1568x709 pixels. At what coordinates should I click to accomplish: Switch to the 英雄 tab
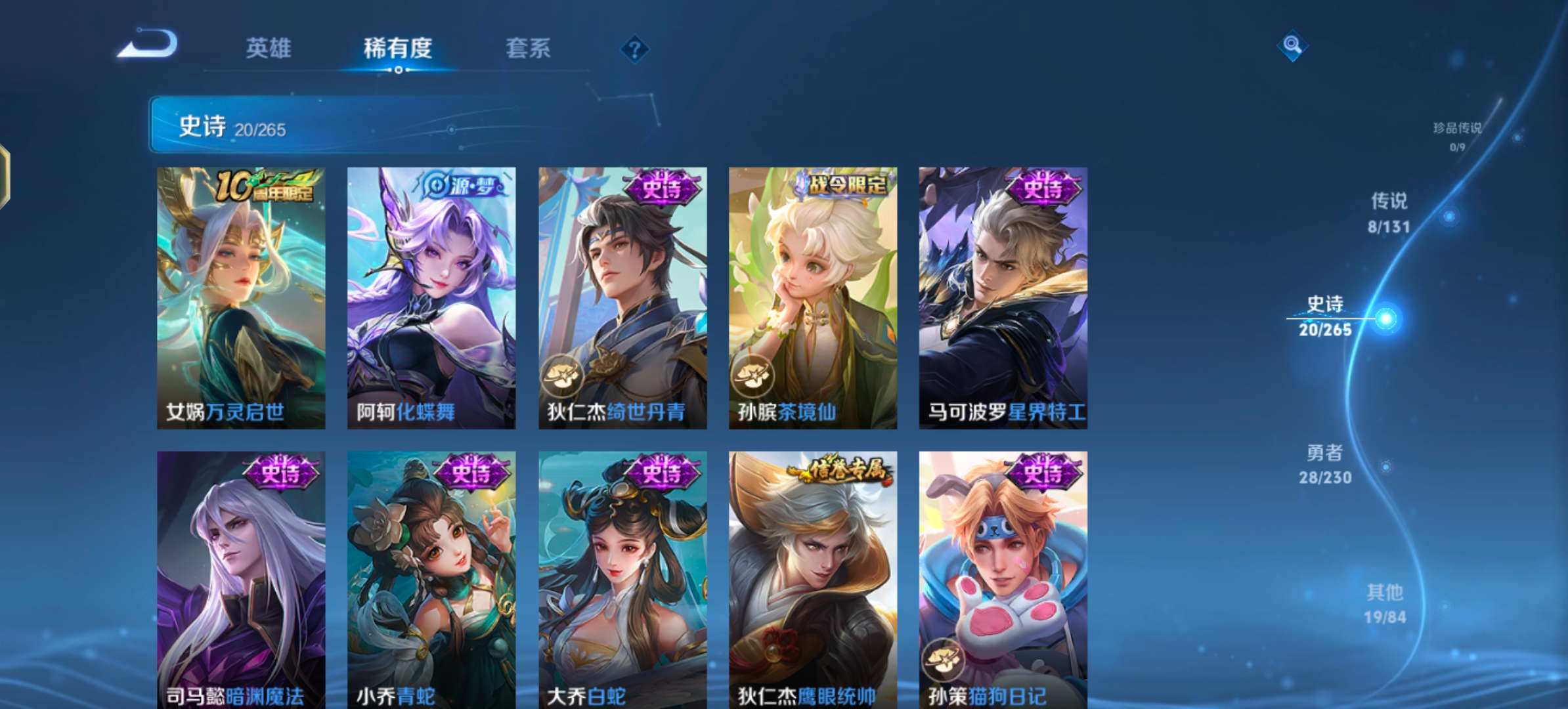pyautogui.click(x=269, y=48)
